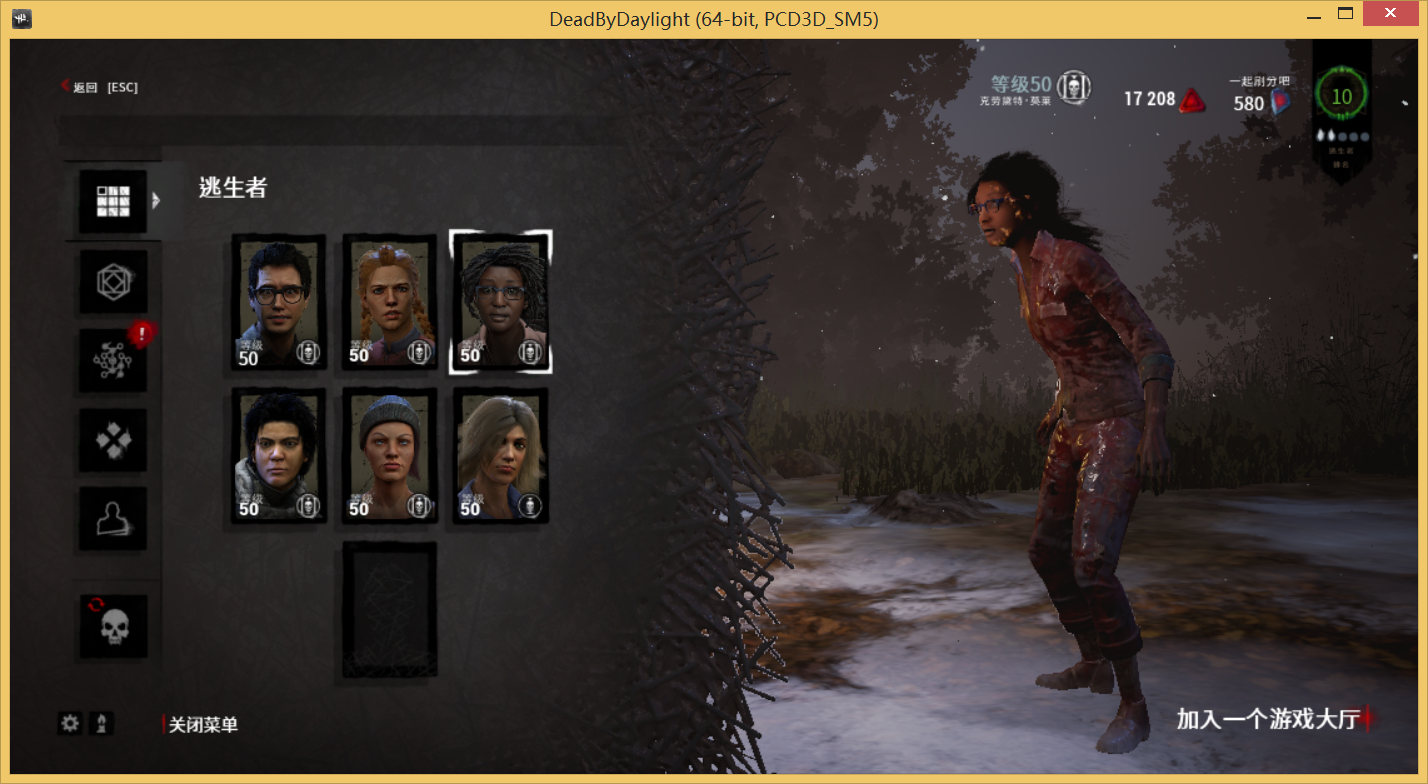The height and width of the screenshot is (784, 1428).
Task: Close the DeadByDaylight window
Action: pyautogui.click(x=1393, y=14)
